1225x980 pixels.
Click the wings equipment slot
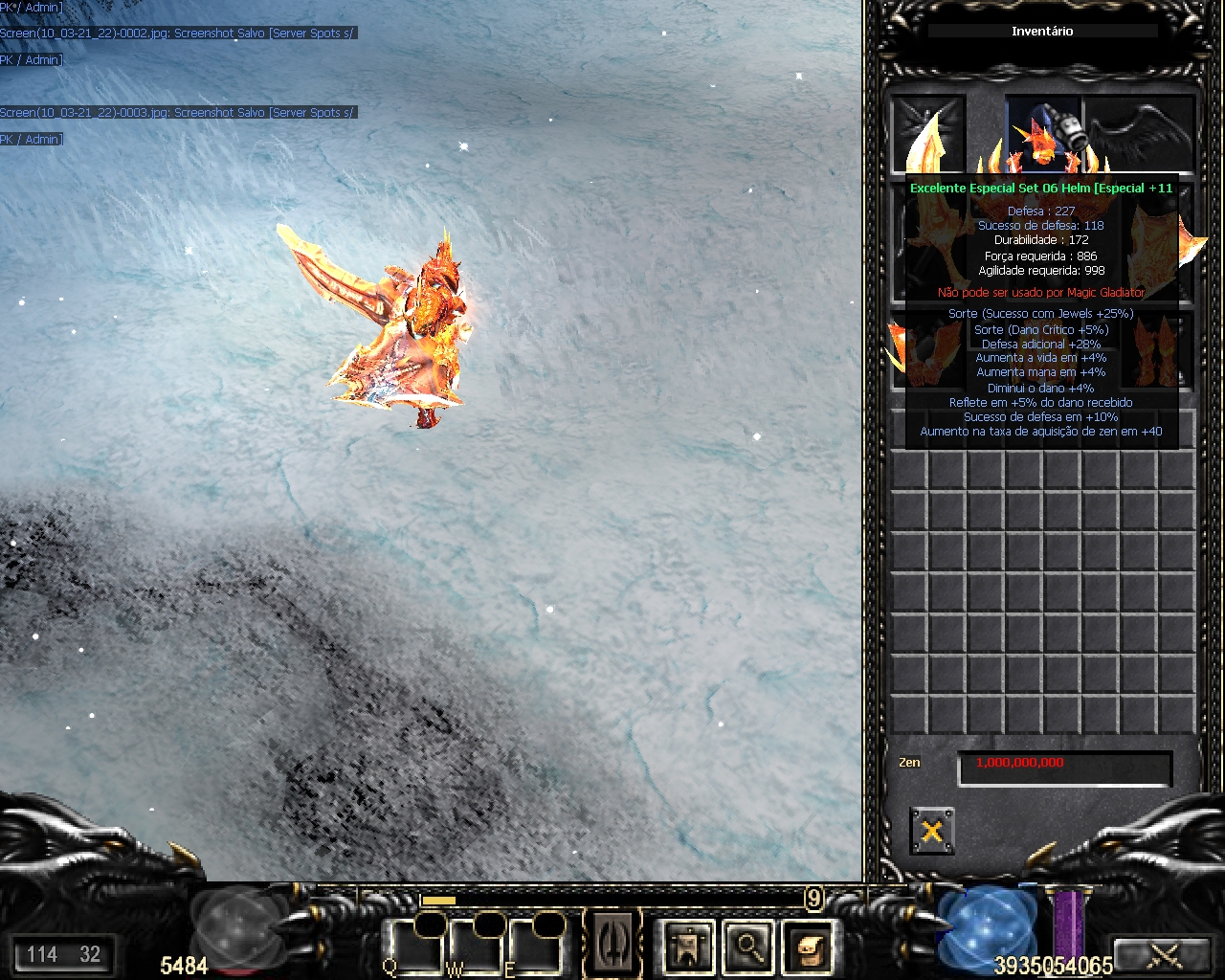pos(1139,132)
